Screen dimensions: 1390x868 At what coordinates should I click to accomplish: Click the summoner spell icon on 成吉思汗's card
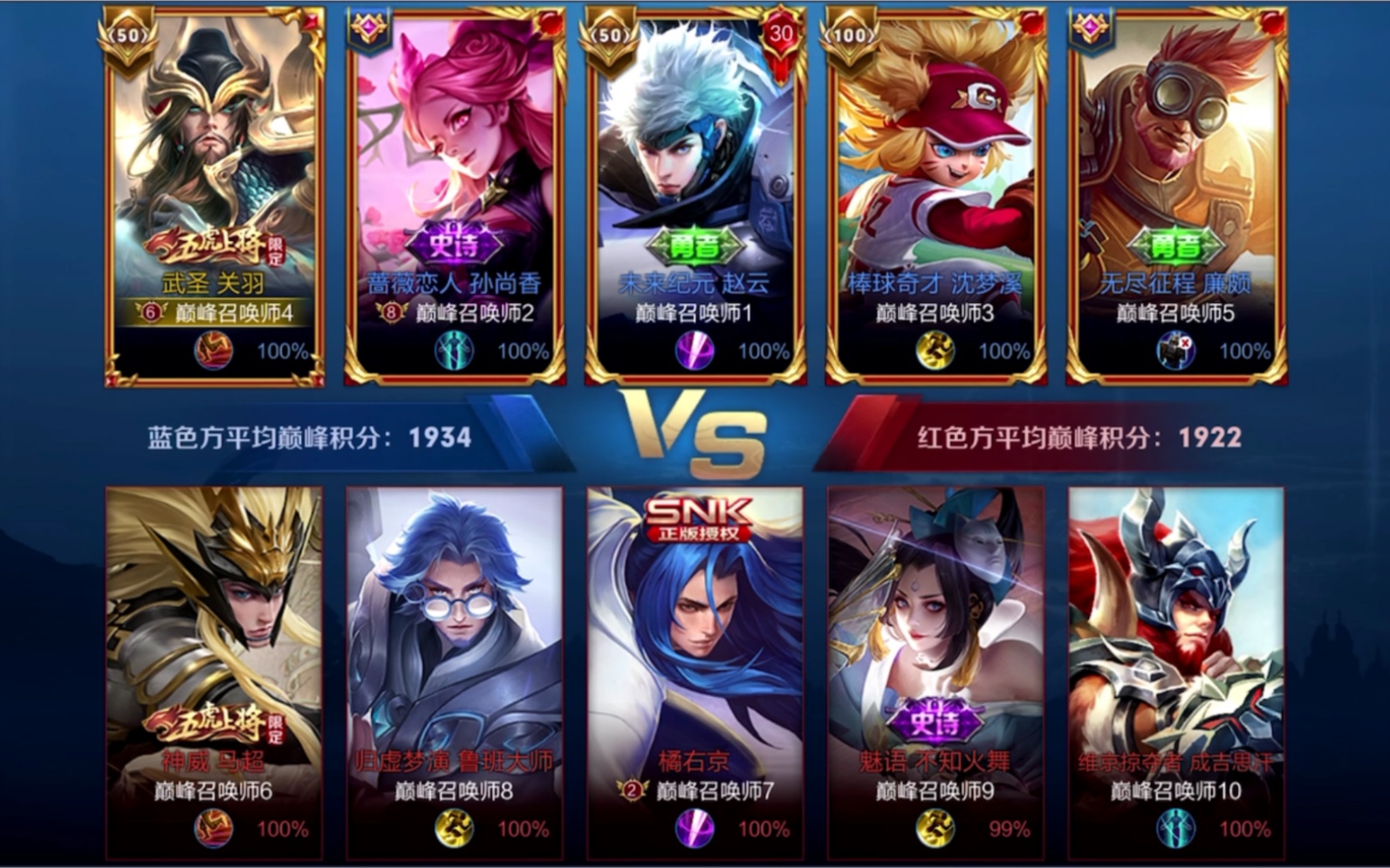click(x=1175, y=828)
